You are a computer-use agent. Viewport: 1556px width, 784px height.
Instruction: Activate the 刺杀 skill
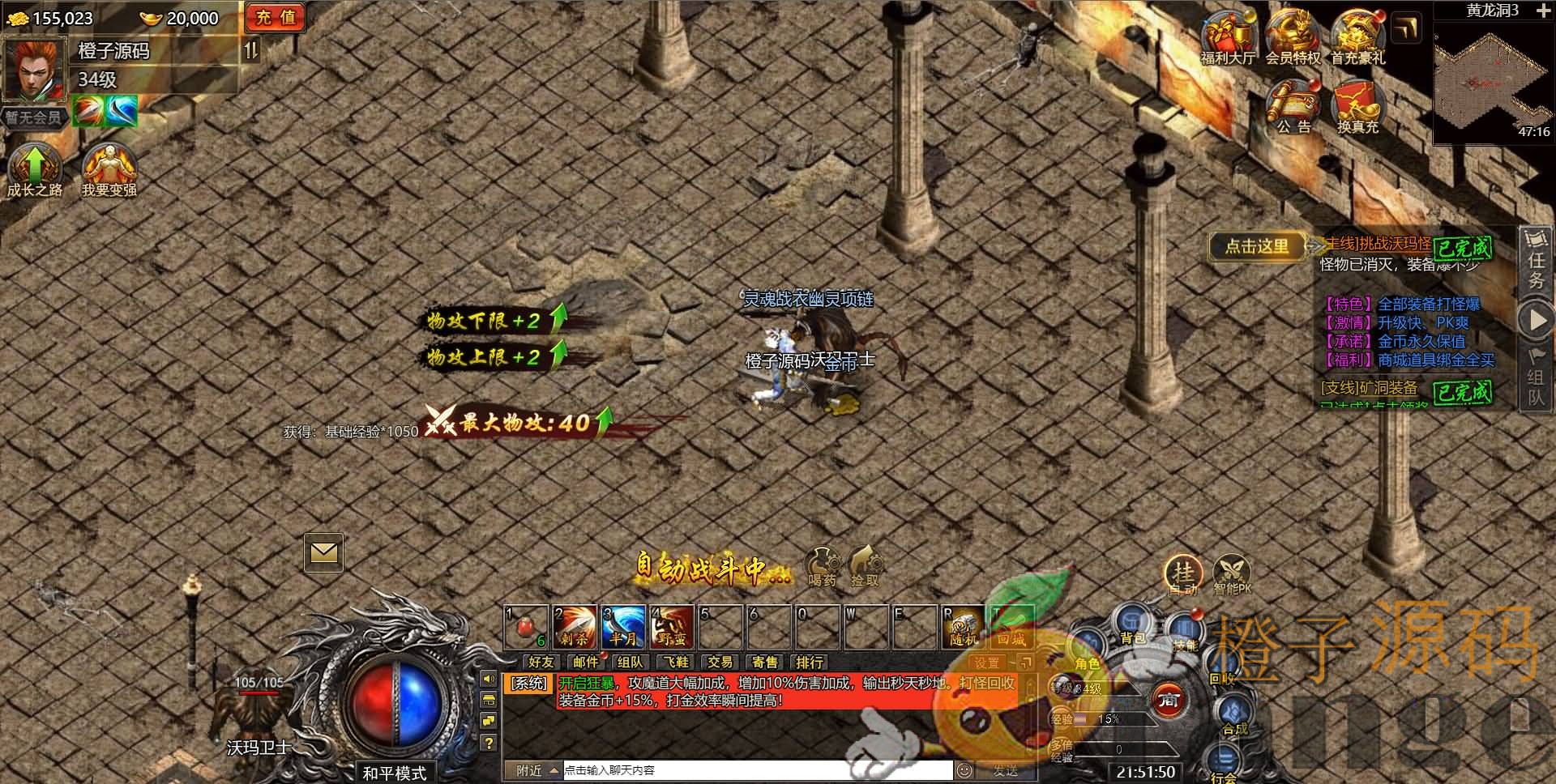coord(575,627)
